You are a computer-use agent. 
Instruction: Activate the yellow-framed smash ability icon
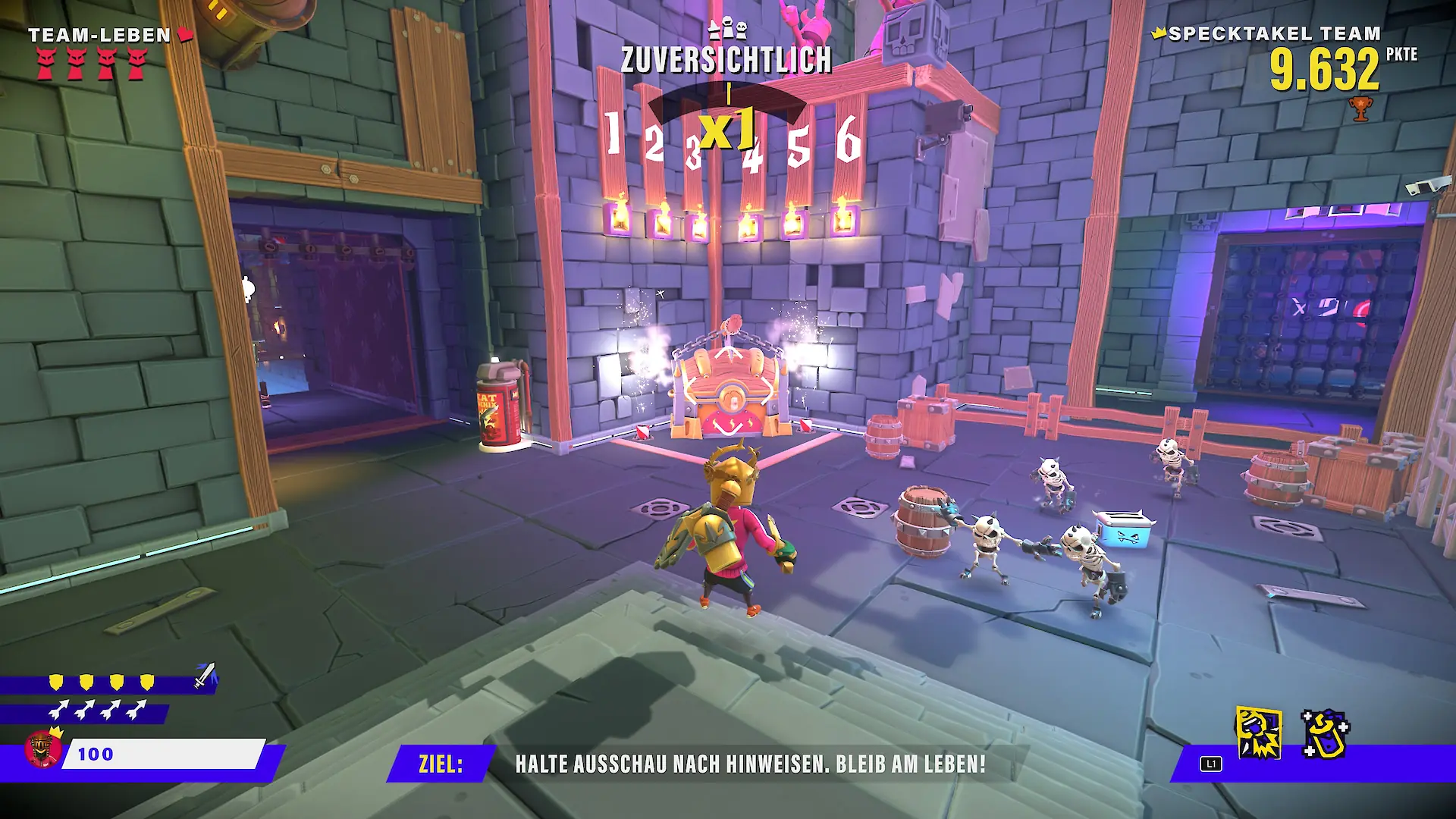(1259, 733)
